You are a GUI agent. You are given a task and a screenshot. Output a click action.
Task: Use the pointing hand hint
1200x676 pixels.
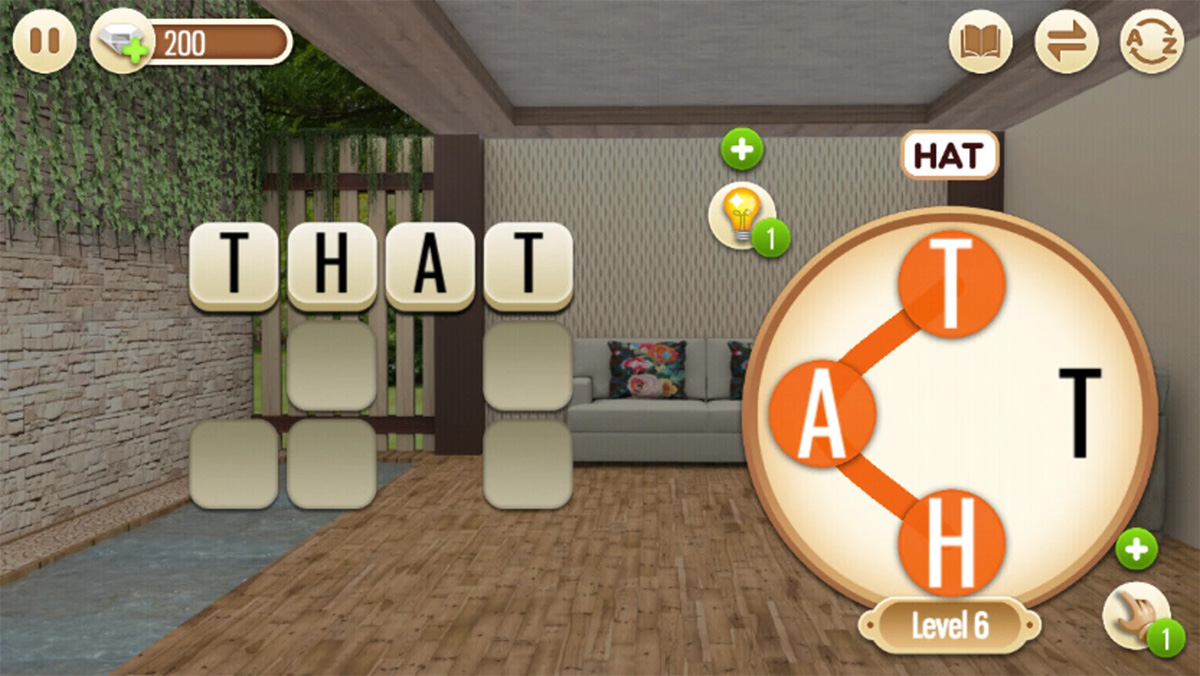1135,615
